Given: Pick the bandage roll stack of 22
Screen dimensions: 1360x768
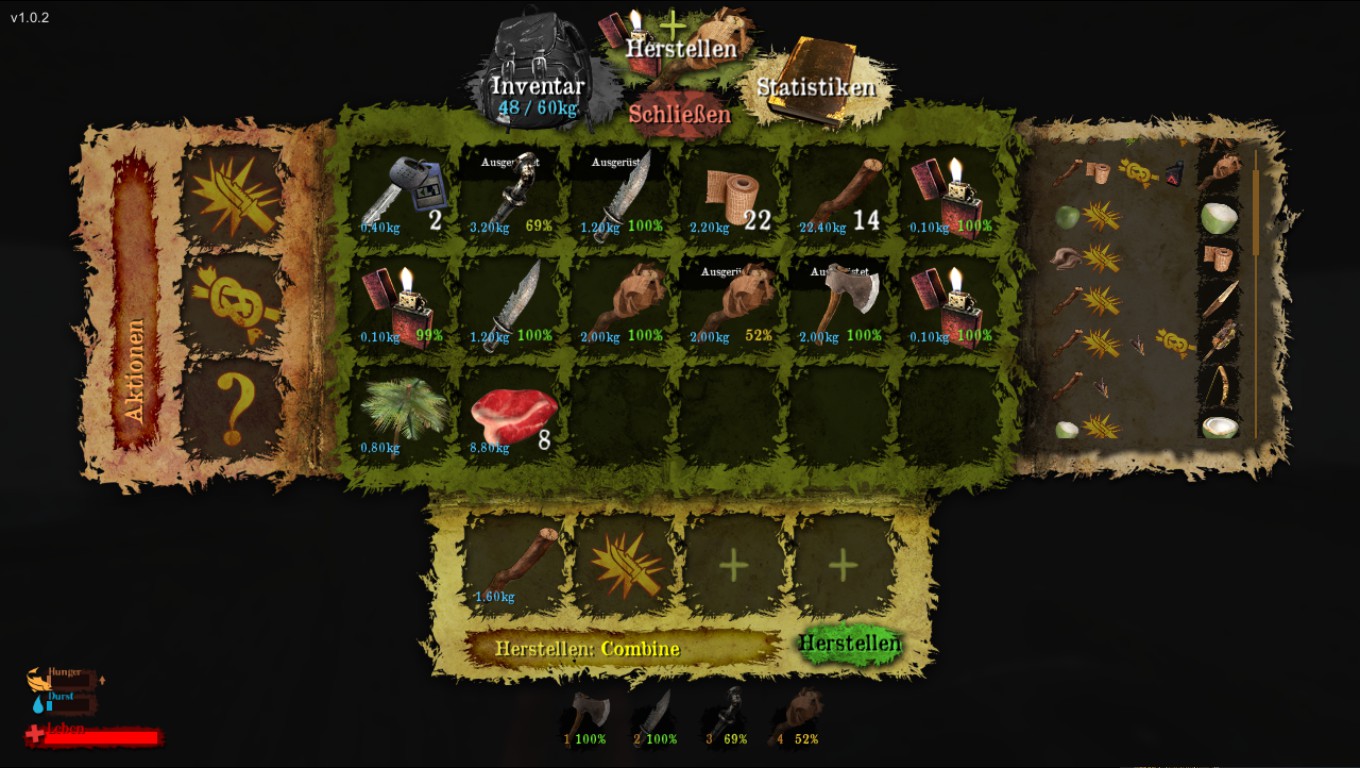Looking at the screenshot, I should [730, 194].
